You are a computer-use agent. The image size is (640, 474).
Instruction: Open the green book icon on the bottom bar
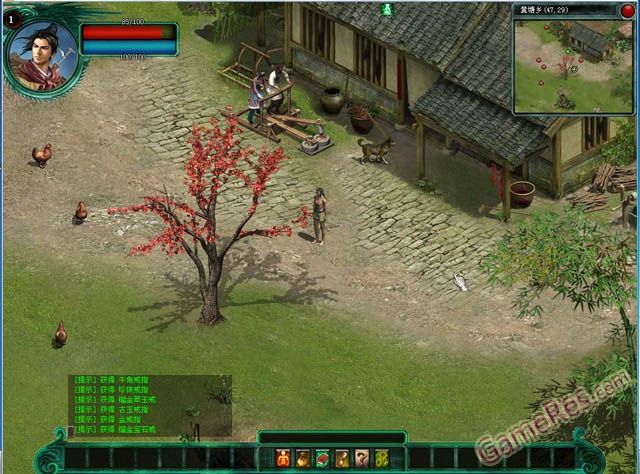click(x=322, y=458)
